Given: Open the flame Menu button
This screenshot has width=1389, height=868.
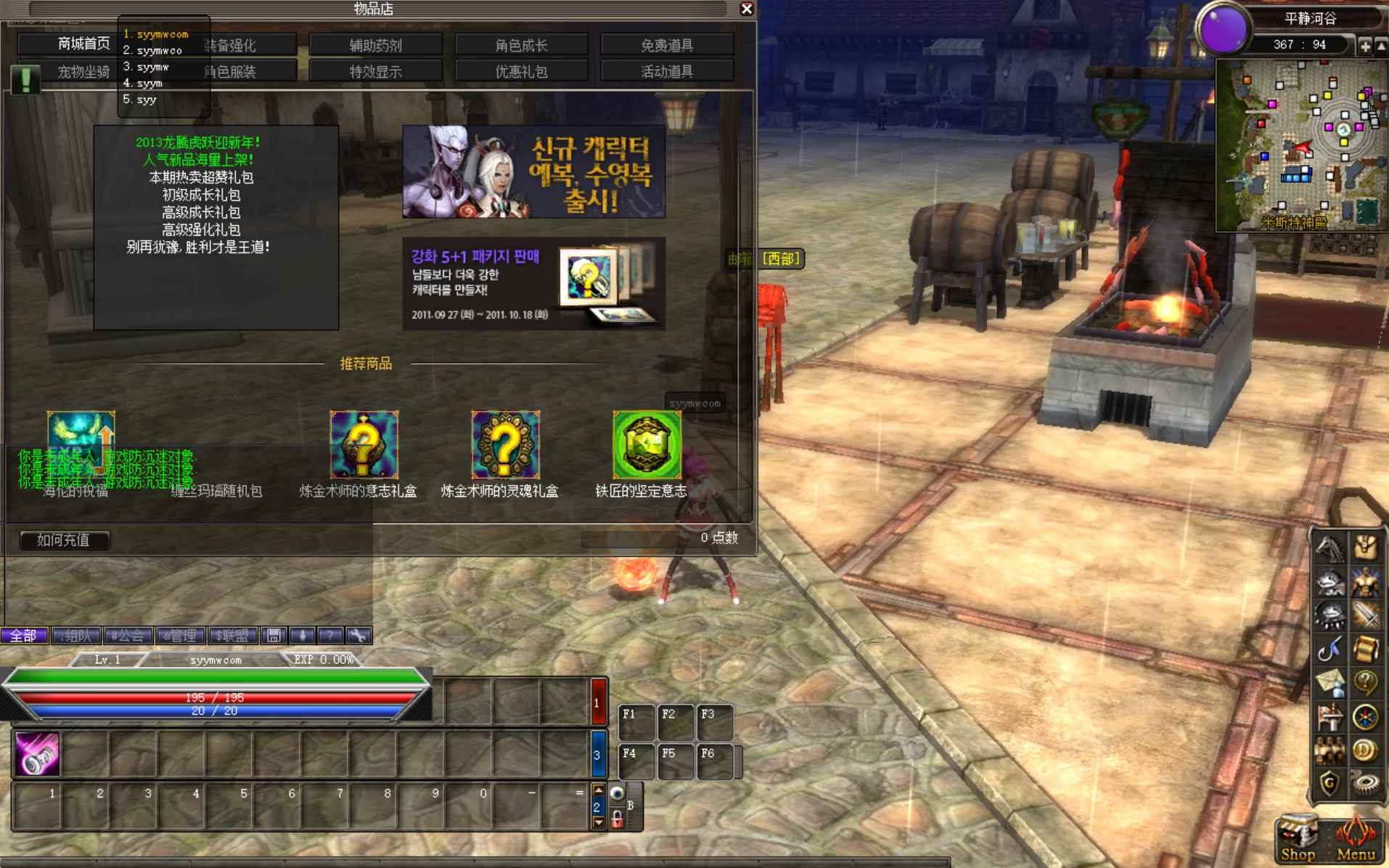Looking at the screenshot, I should [x=1356, y=839].
